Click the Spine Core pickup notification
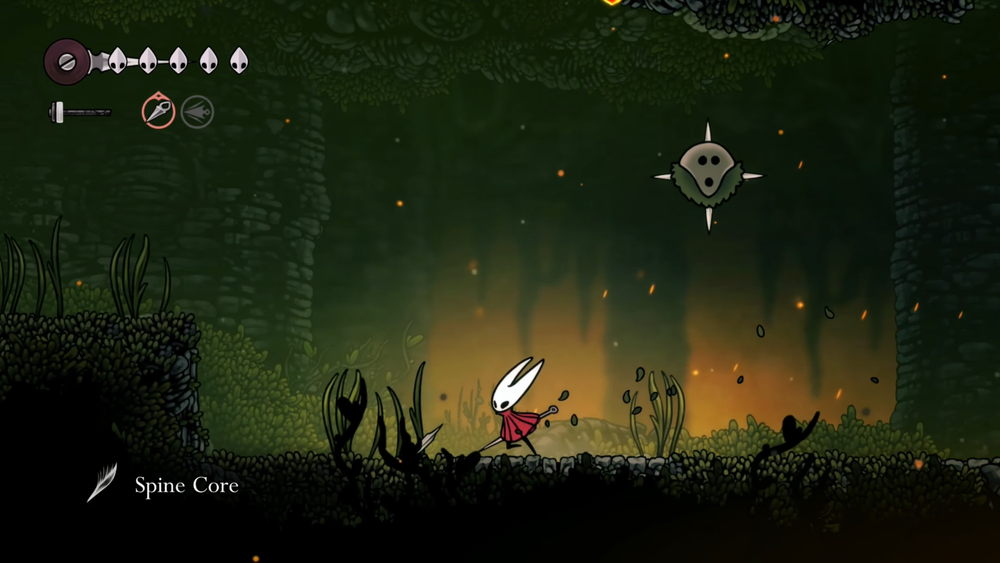 point(163,486)
